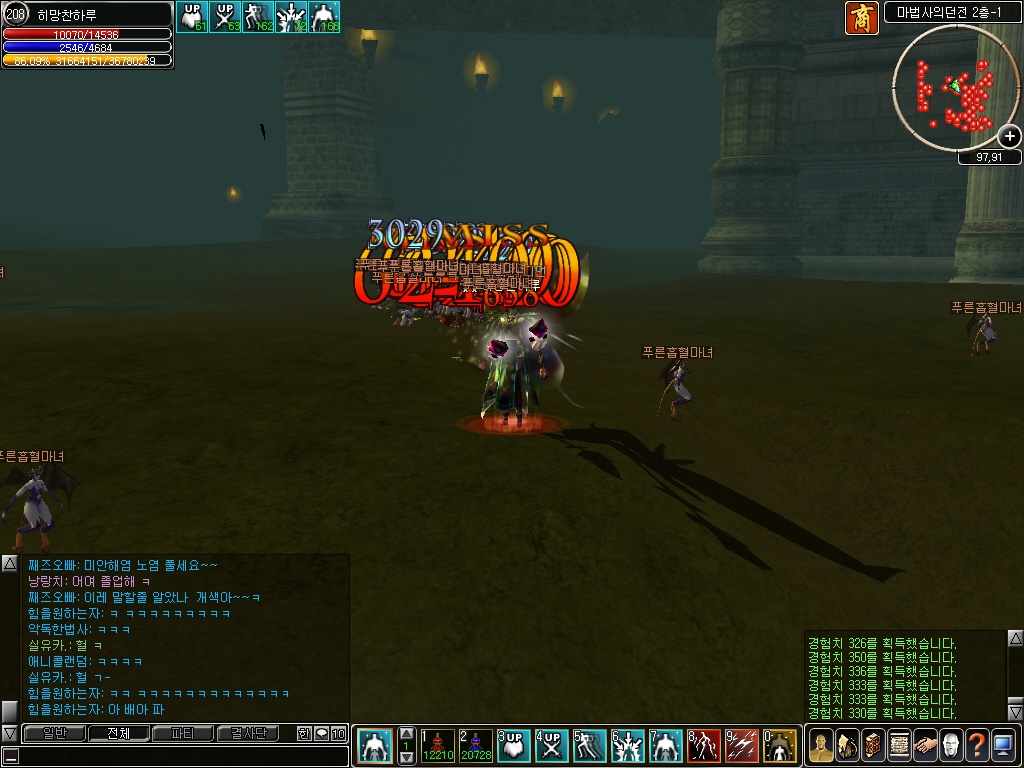Toggle the 한 language input button
The width and height of the screenshot is (1024, 768).
click(x=304, y=734)
